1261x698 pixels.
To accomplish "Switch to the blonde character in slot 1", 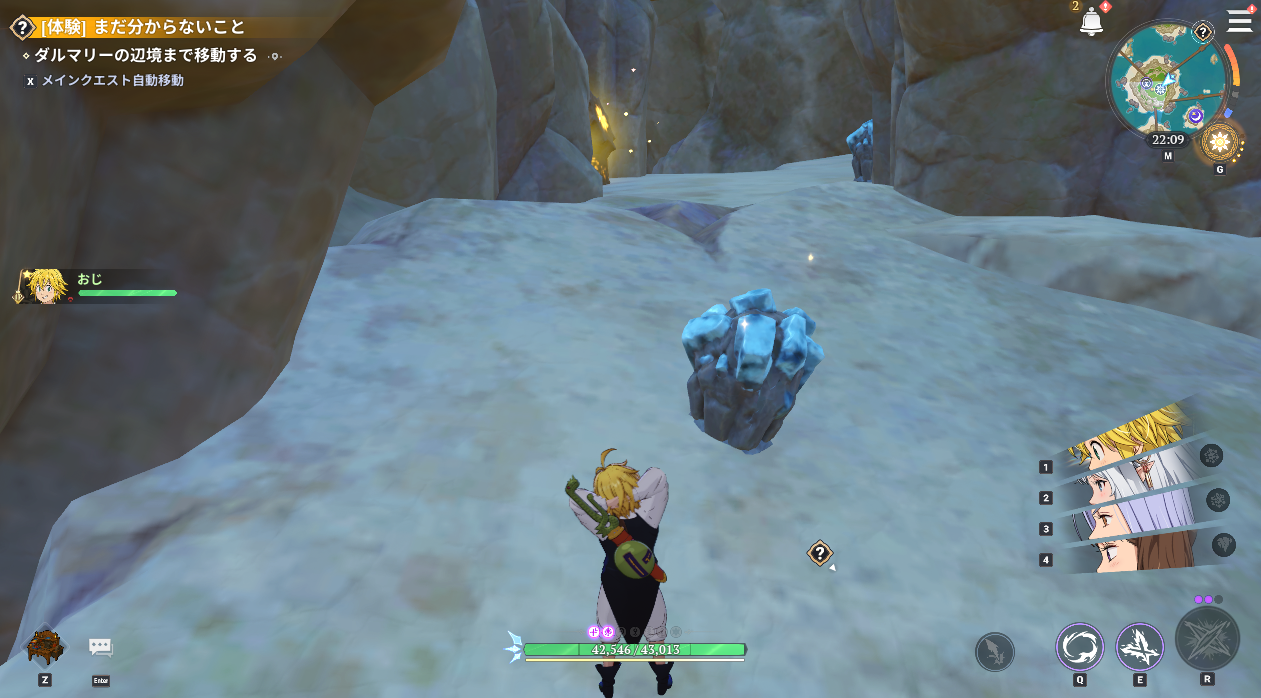I will coord(1130,442).
